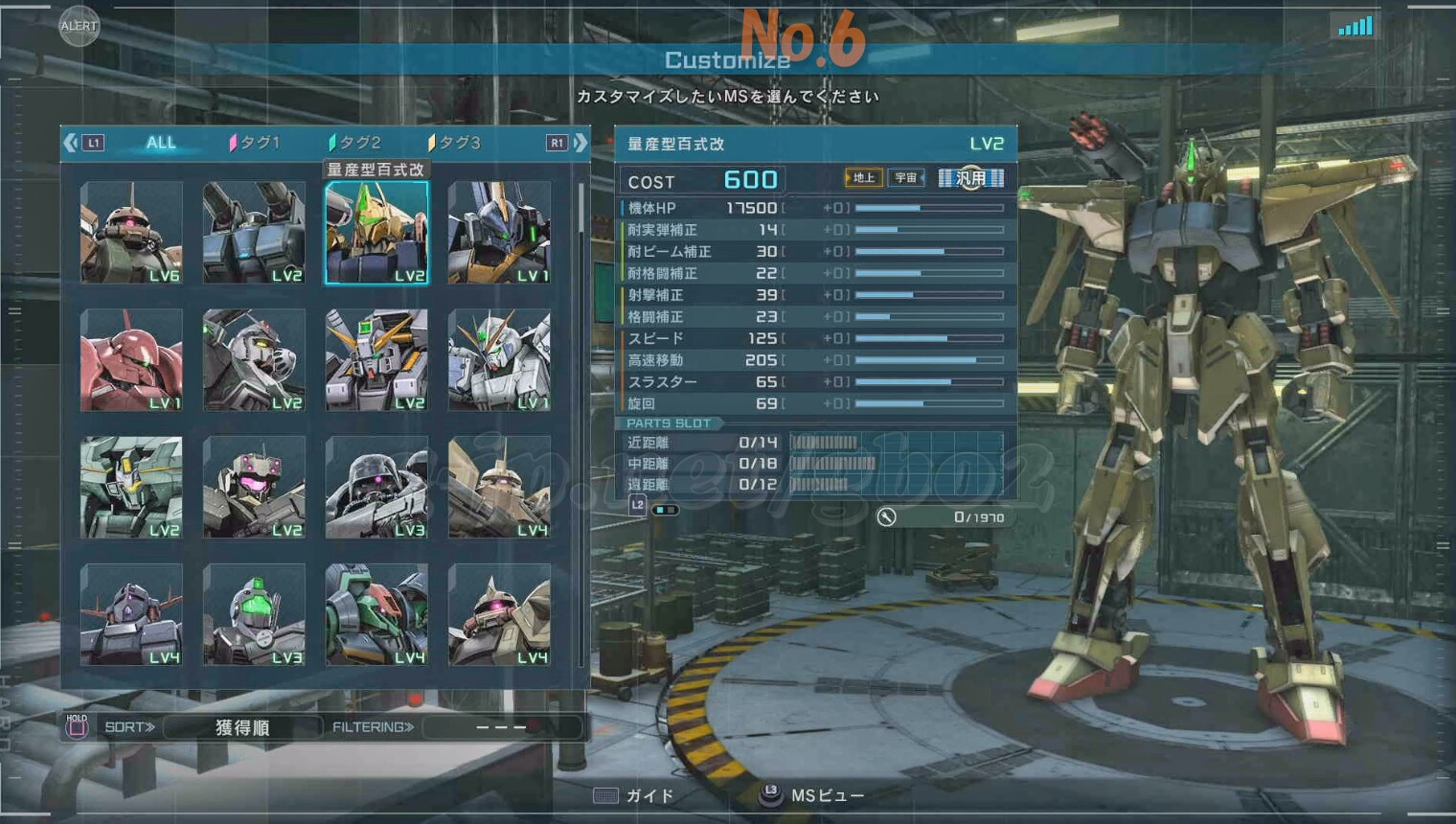The image size is (1456, 824).
Task: Click the ALERT icon
Action: click(x=79, y=26)
